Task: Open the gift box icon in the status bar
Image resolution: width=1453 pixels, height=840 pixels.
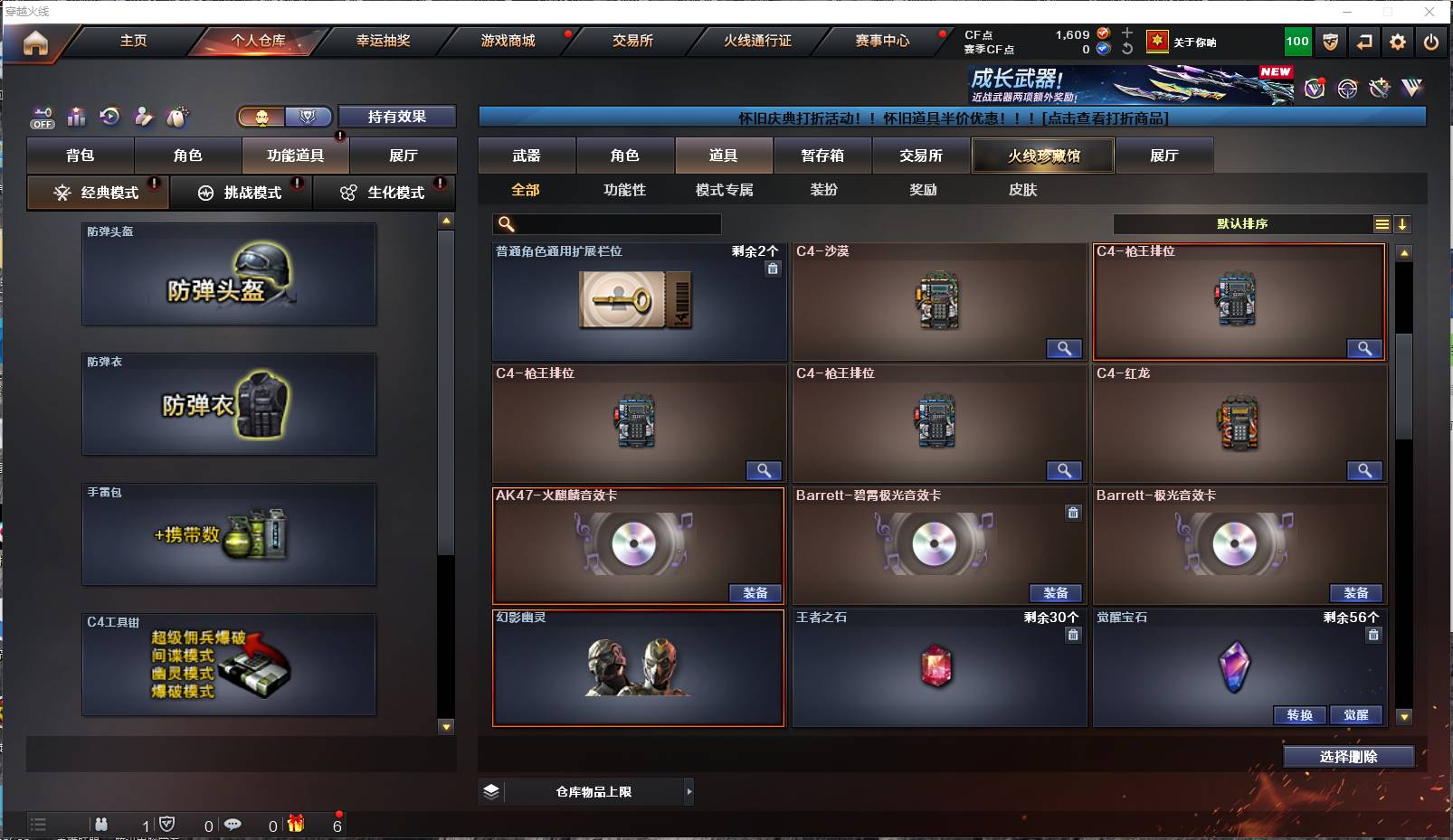Action: tap(297, 825)
